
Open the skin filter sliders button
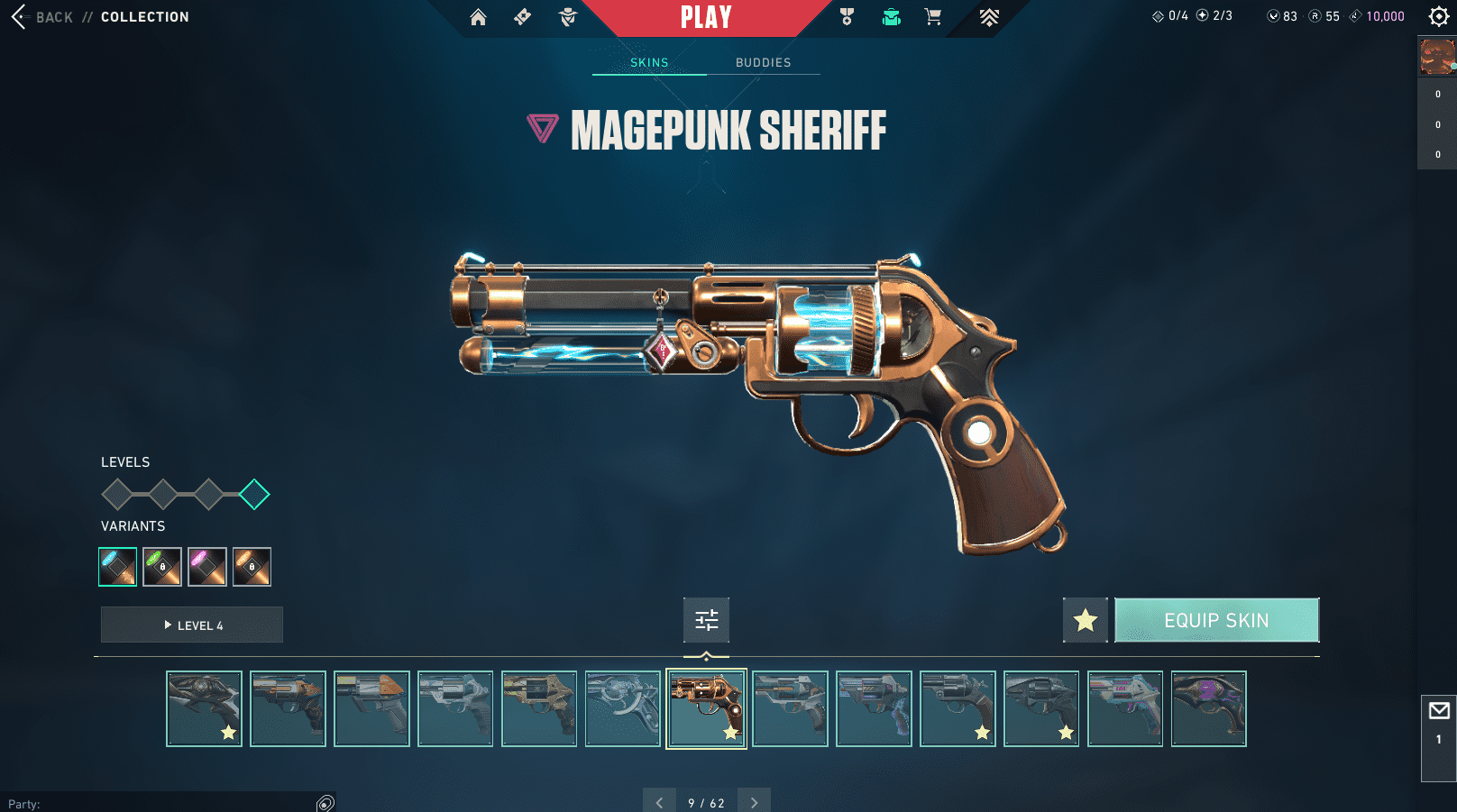pos(706,620)
